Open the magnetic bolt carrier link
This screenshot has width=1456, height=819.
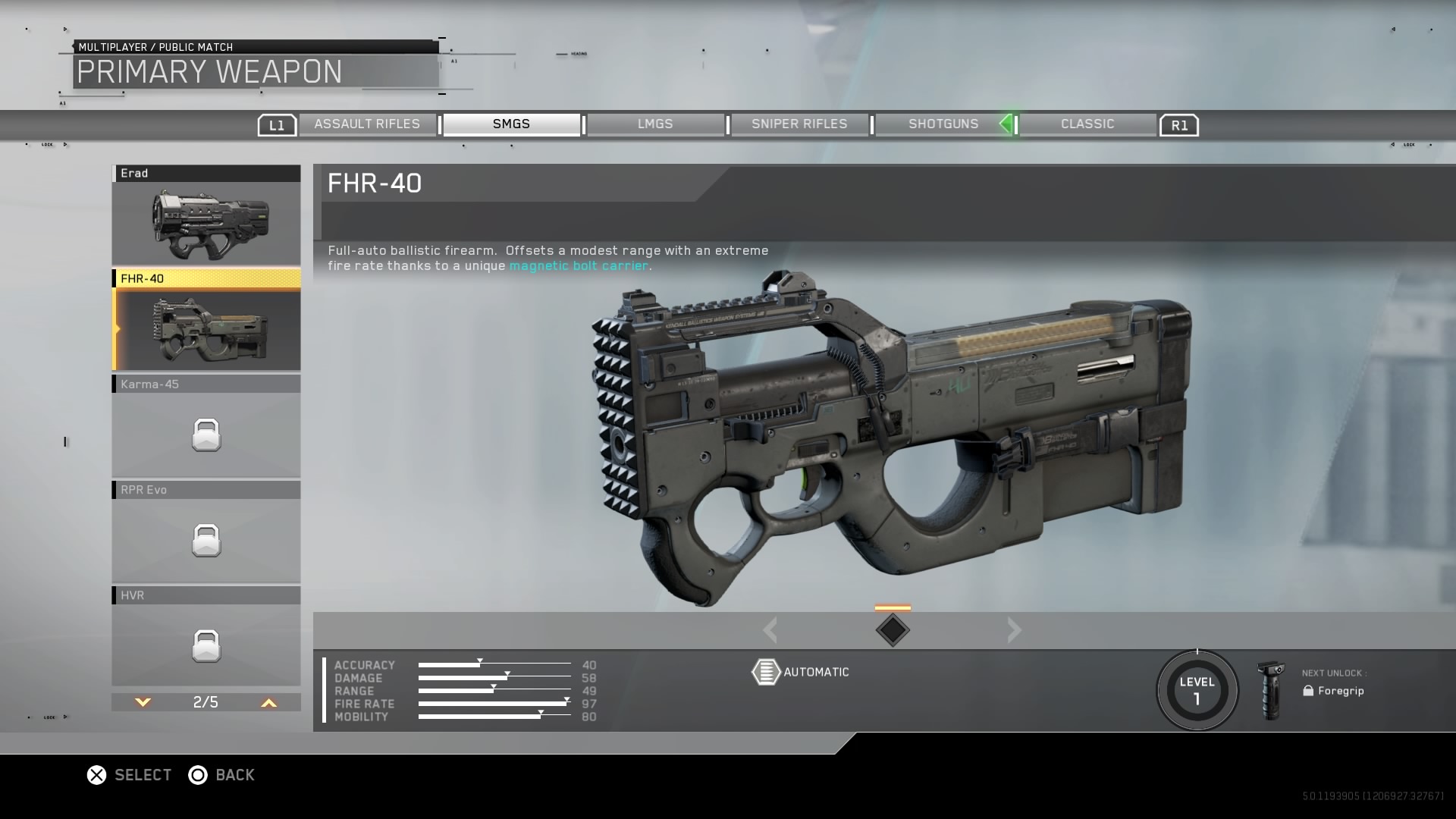tap(579, 266)
